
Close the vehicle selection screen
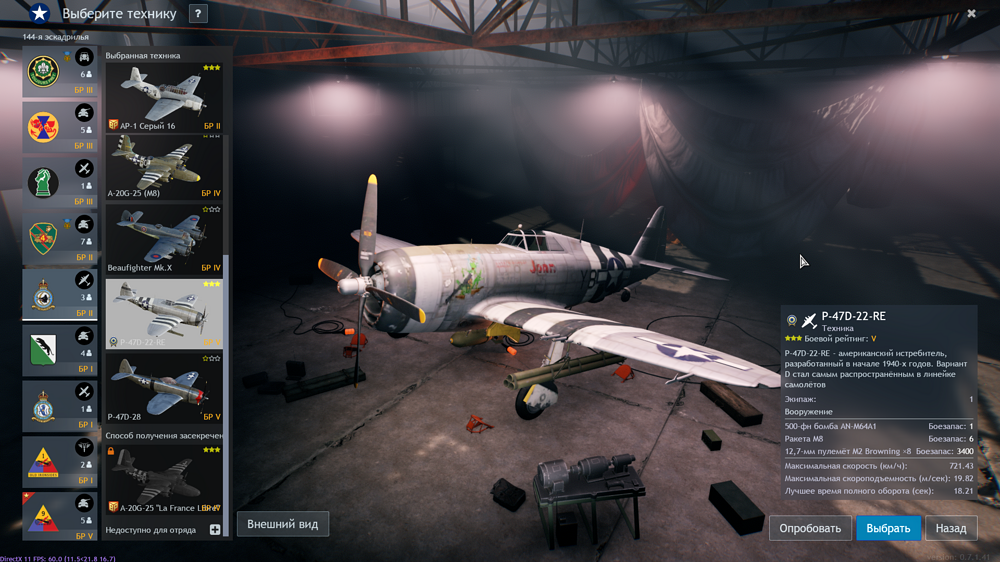[971, 14]
